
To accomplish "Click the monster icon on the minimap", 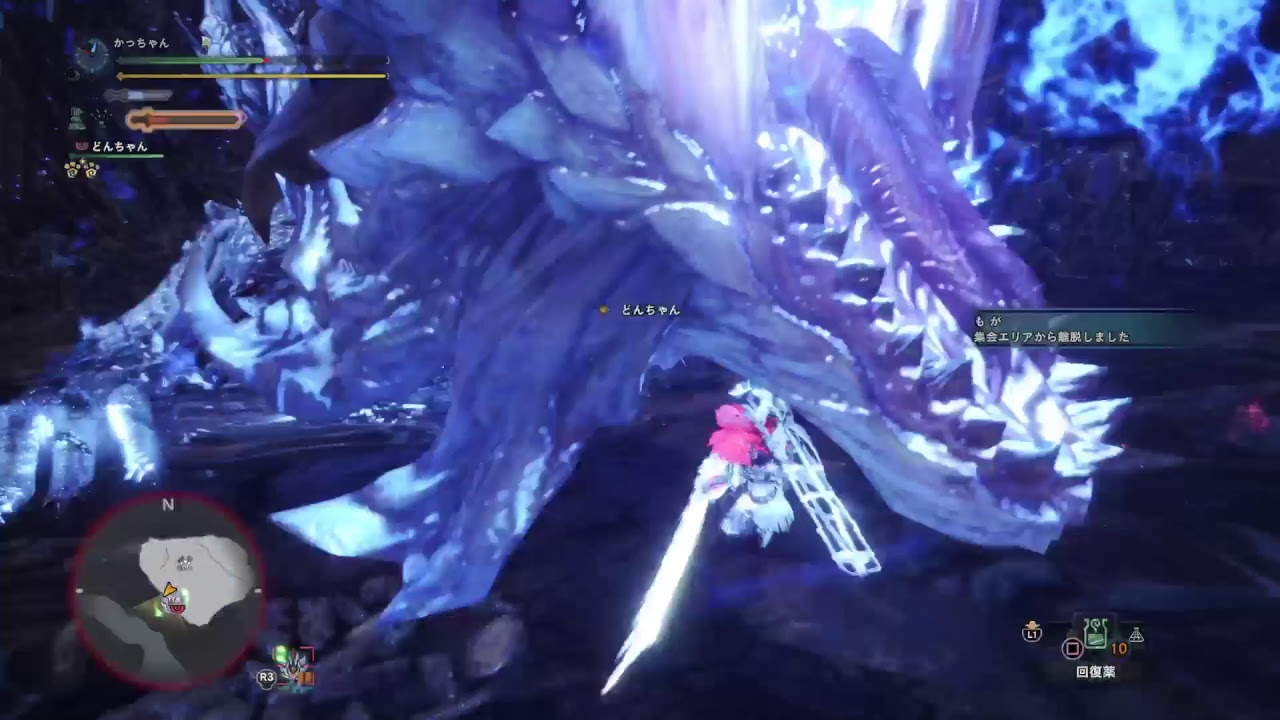I will pyautogui.click(x=184, y=563).
